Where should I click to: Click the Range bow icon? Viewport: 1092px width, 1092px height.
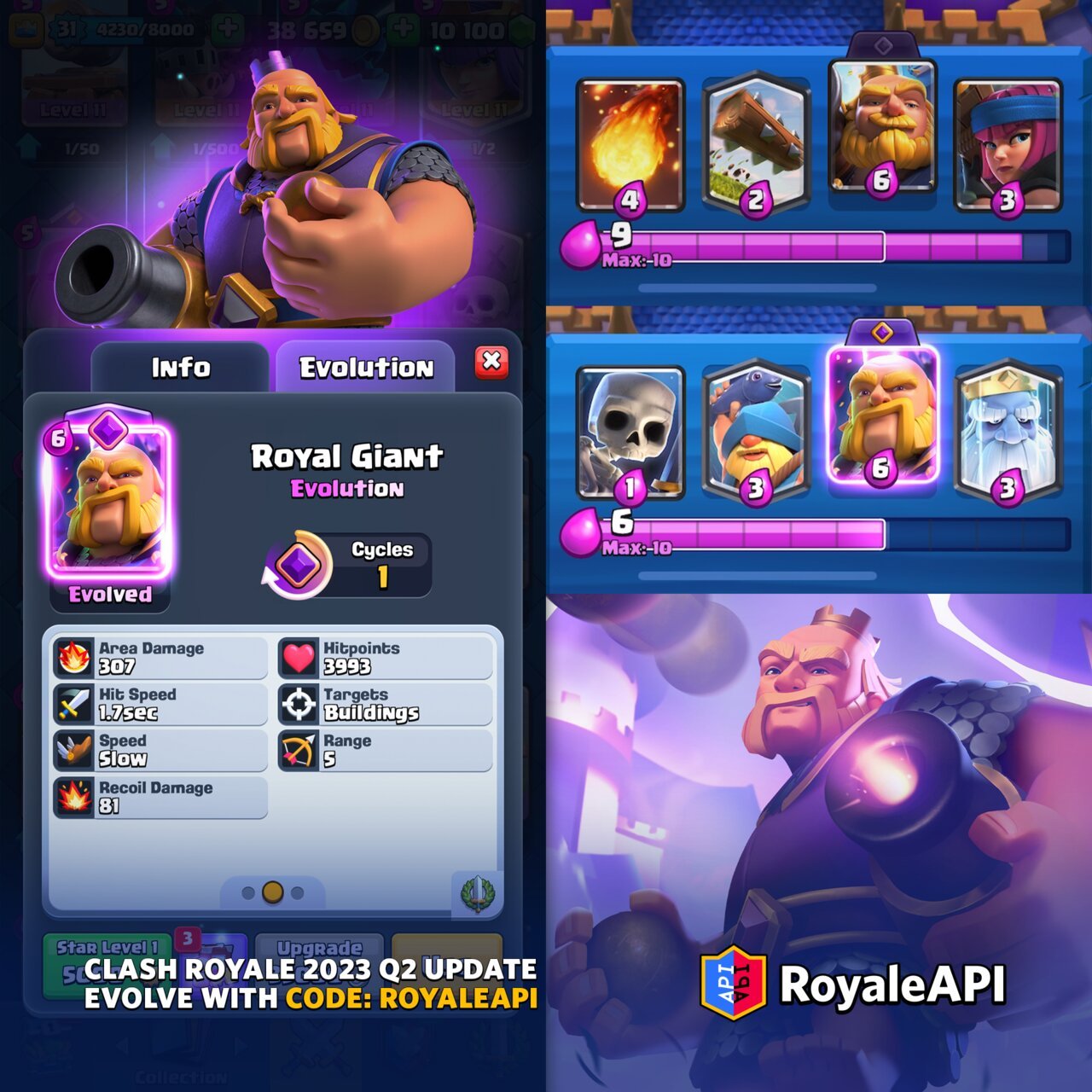point(300,748)
